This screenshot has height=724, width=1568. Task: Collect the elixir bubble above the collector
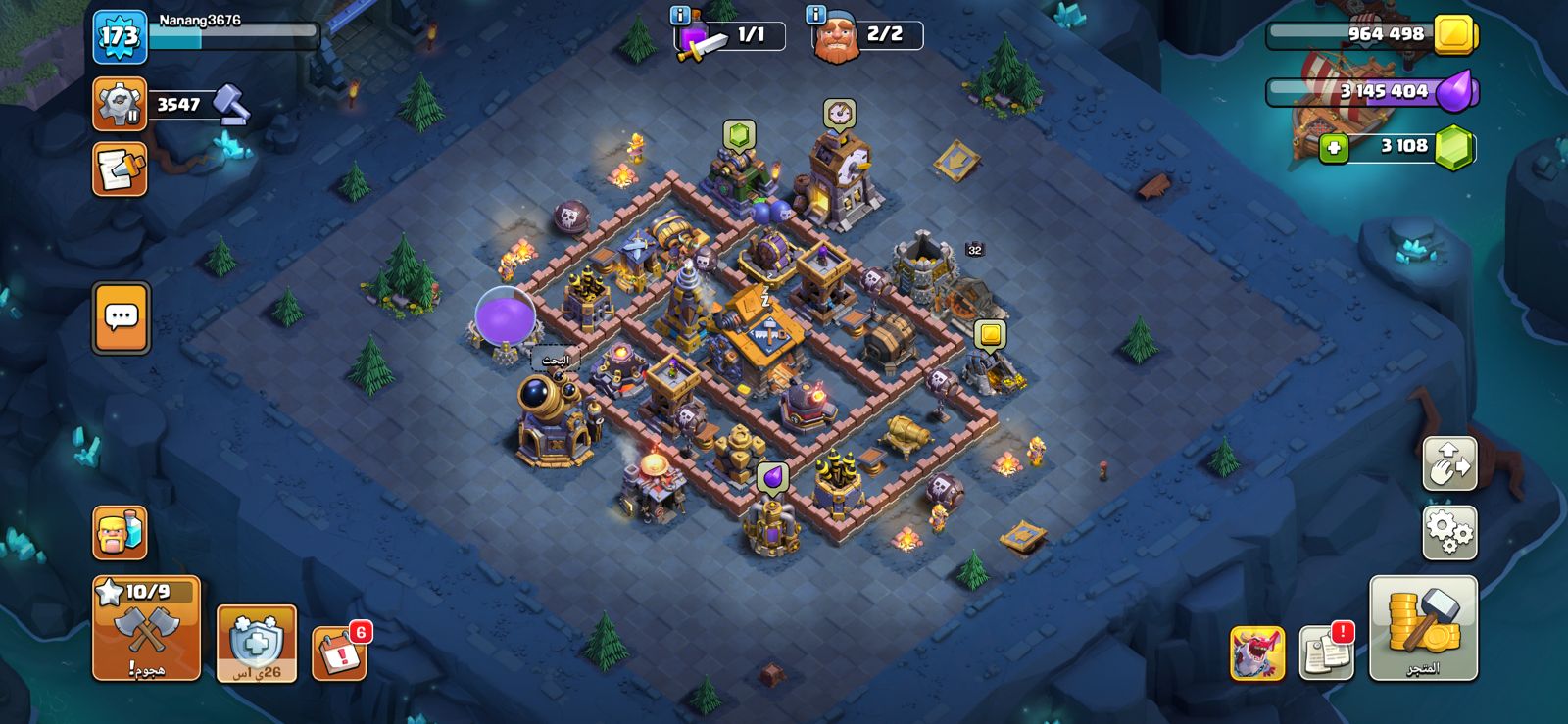click(772, 477)
